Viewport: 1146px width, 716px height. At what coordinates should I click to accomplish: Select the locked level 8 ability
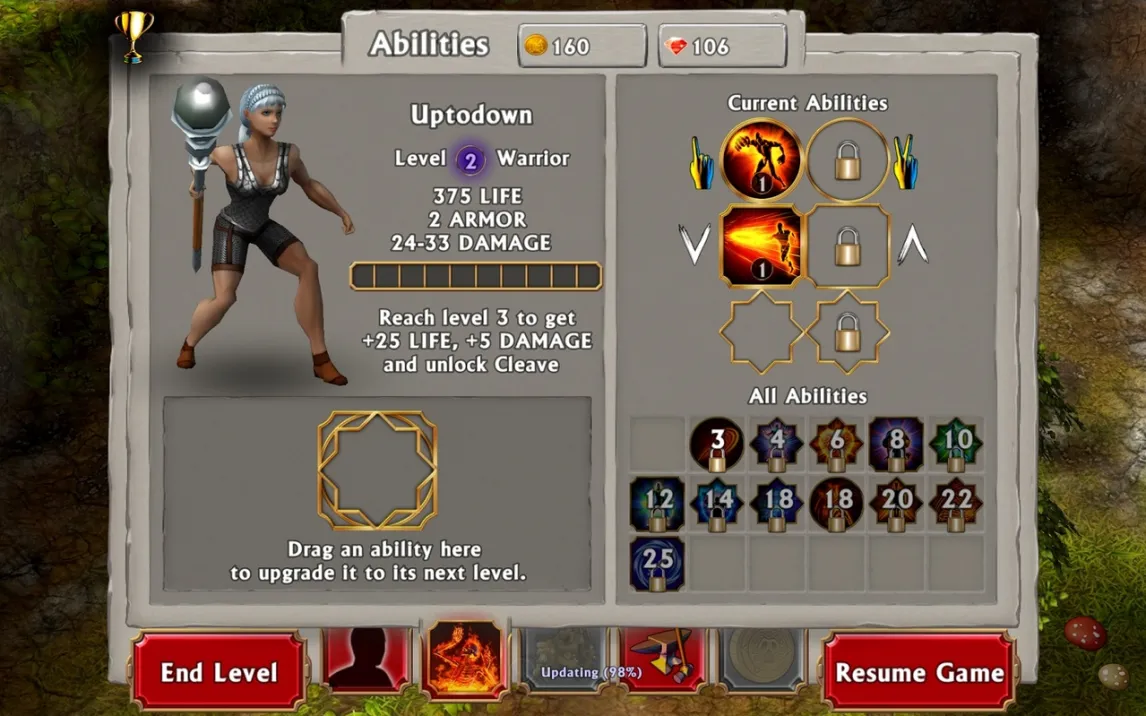point(896,445)
